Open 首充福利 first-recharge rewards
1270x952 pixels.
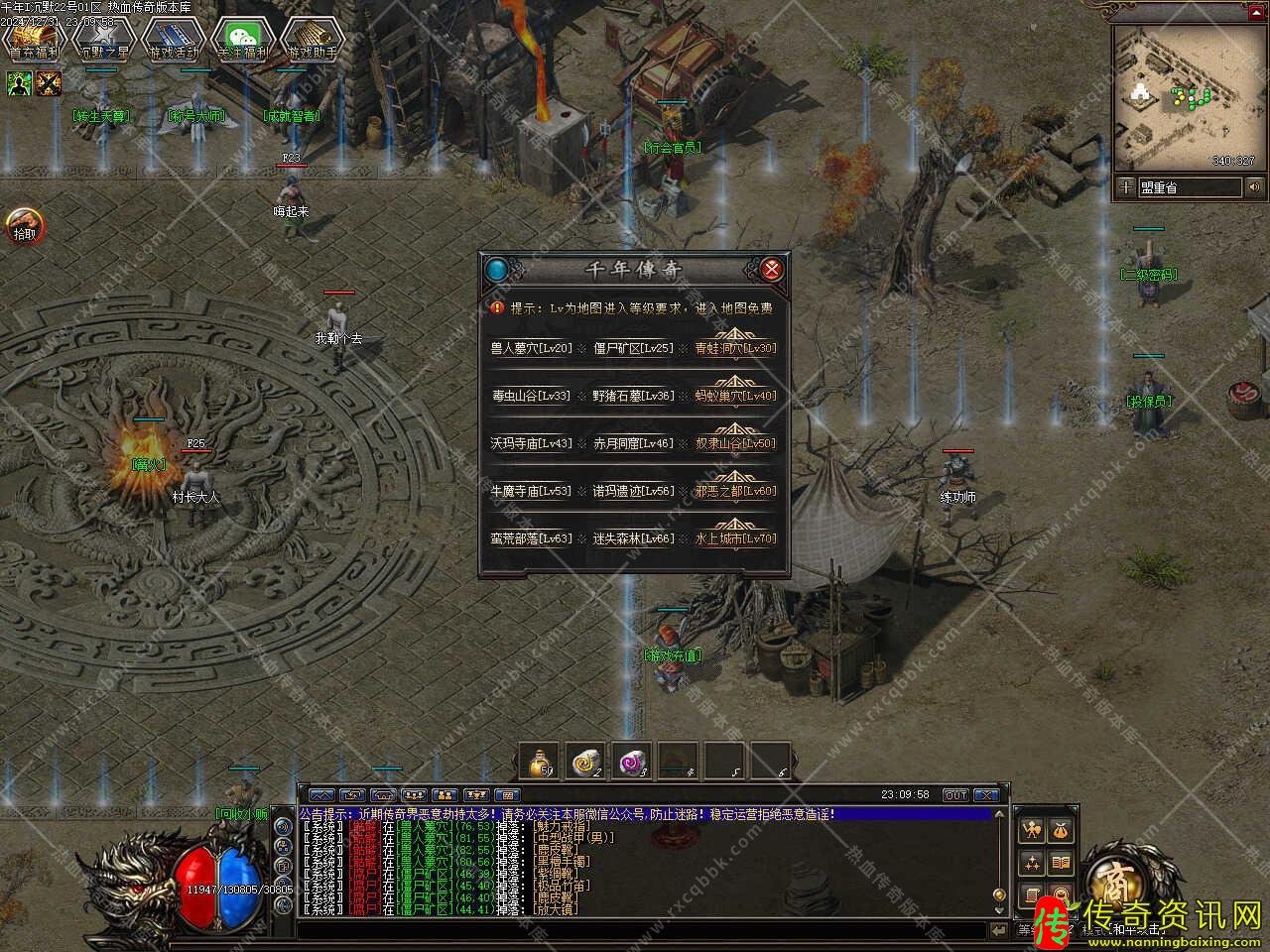click(34, 40)
